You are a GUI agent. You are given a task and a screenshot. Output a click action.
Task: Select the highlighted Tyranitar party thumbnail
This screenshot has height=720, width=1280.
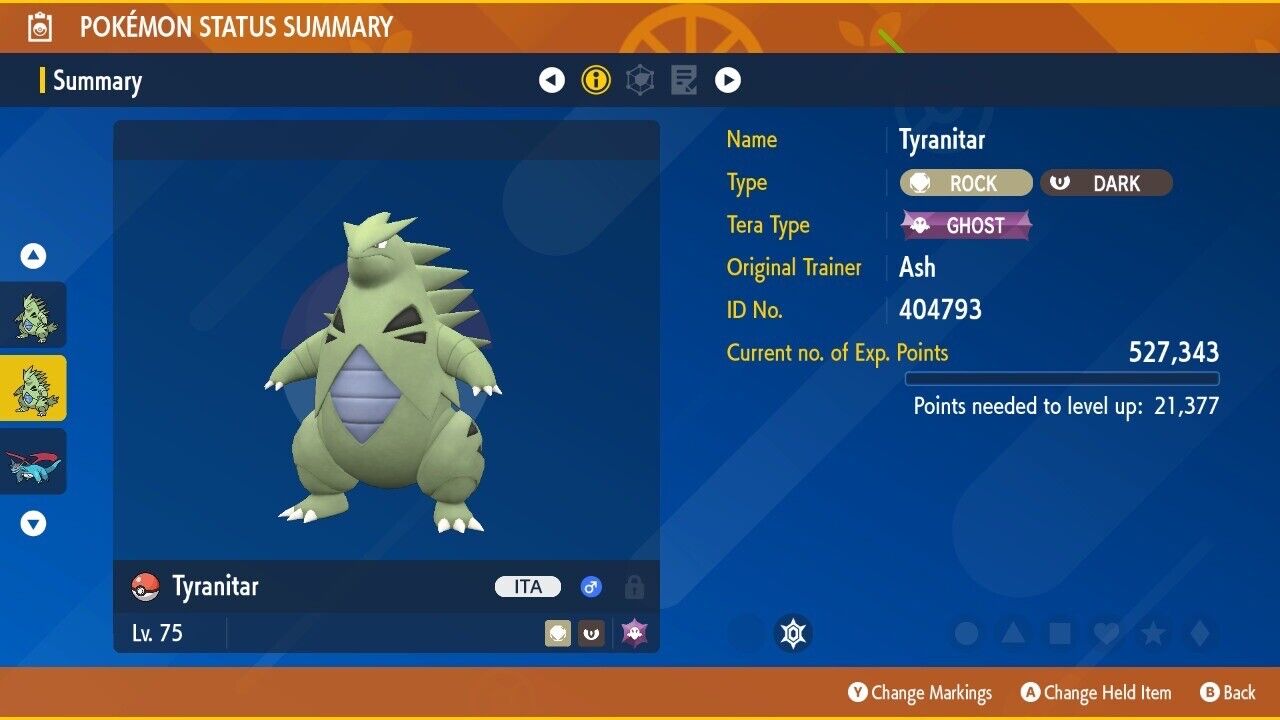click(x=34, y=388)
